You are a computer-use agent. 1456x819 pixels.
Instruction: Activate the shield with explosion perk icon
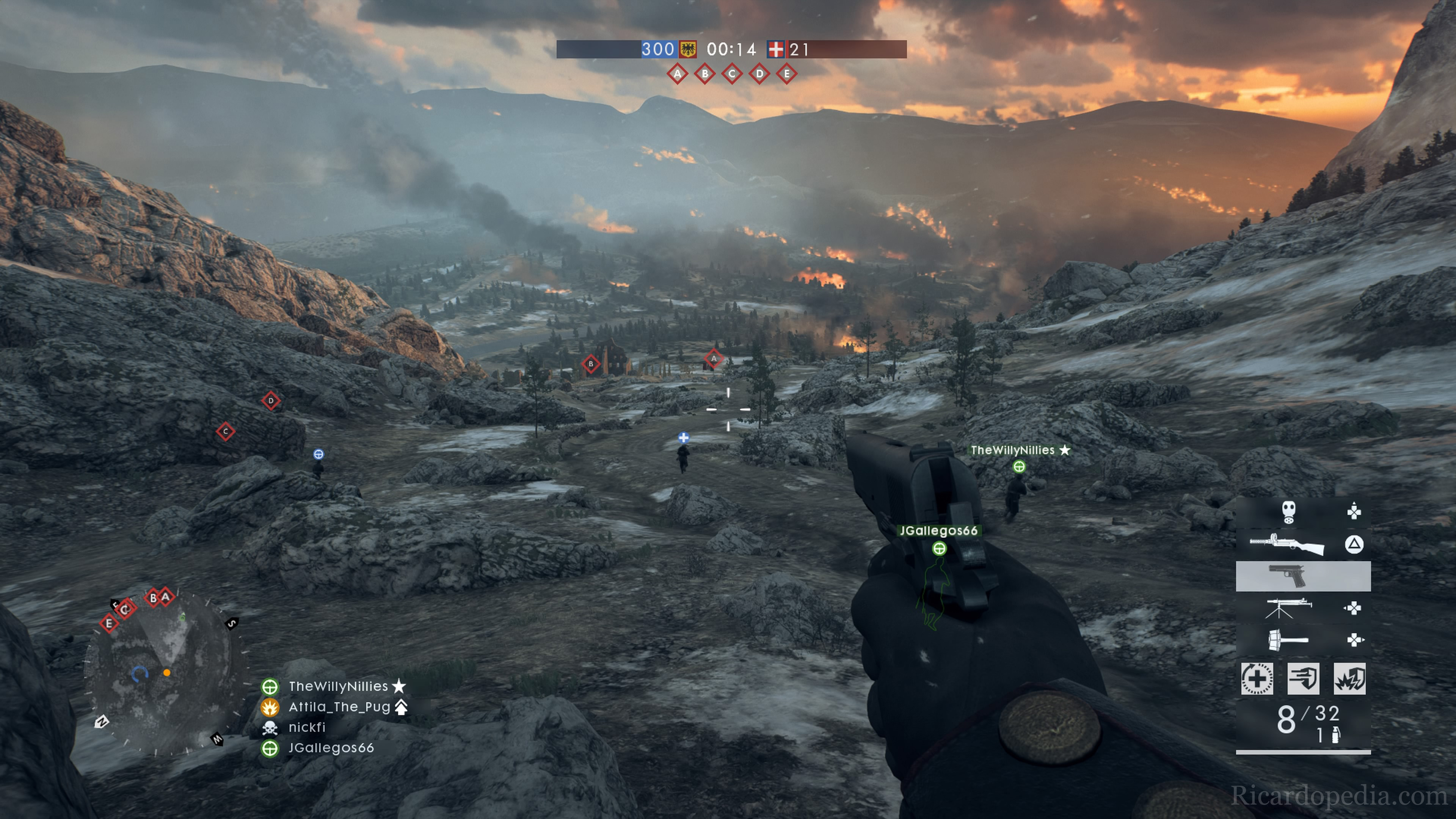click(1350, 678)
